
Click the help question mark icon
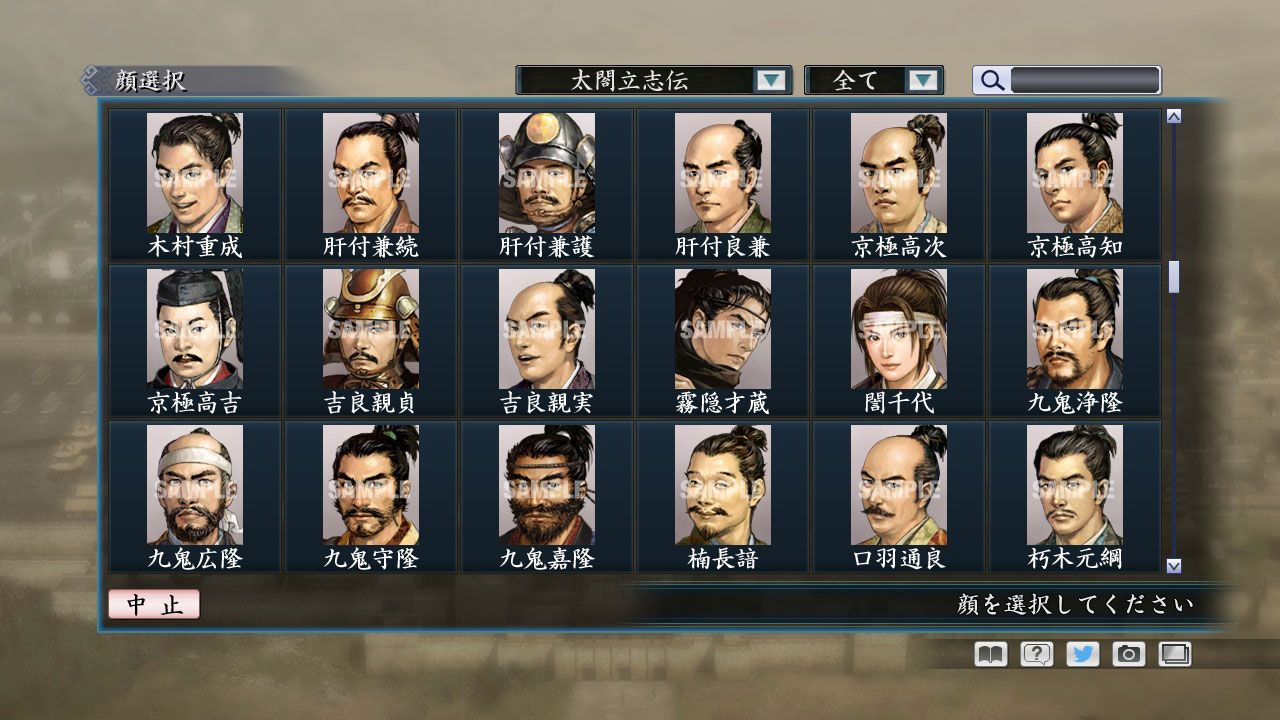point(1035,653)
